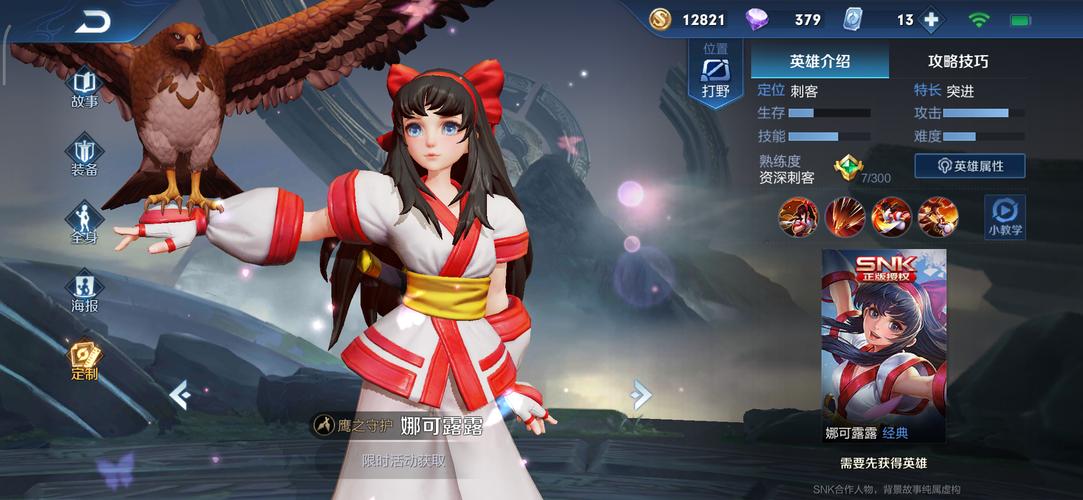Select the left skin arrow
This screenshot has width=1083, height=500.
[180, 395]
